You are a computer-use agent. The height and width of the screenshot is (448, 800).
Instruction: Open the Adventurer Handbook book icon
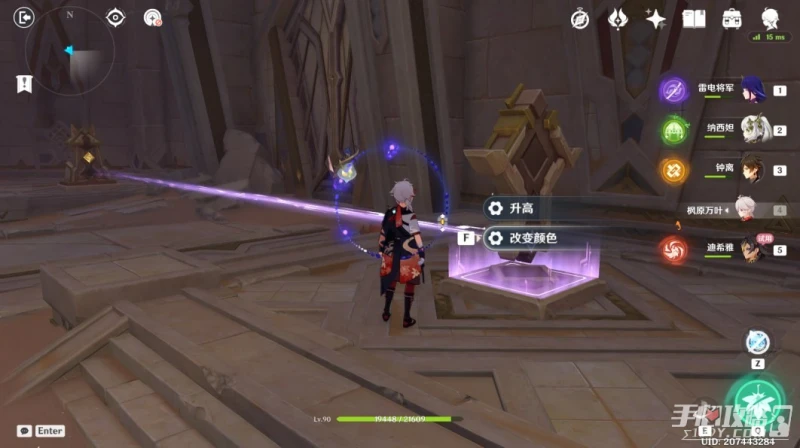pyautogui.click(x=694, y=19)
